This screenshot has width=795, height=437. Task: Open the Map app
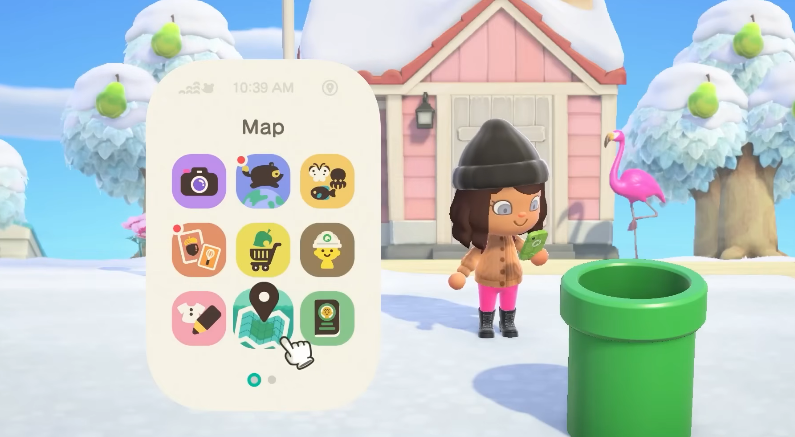tap(261, 318)
